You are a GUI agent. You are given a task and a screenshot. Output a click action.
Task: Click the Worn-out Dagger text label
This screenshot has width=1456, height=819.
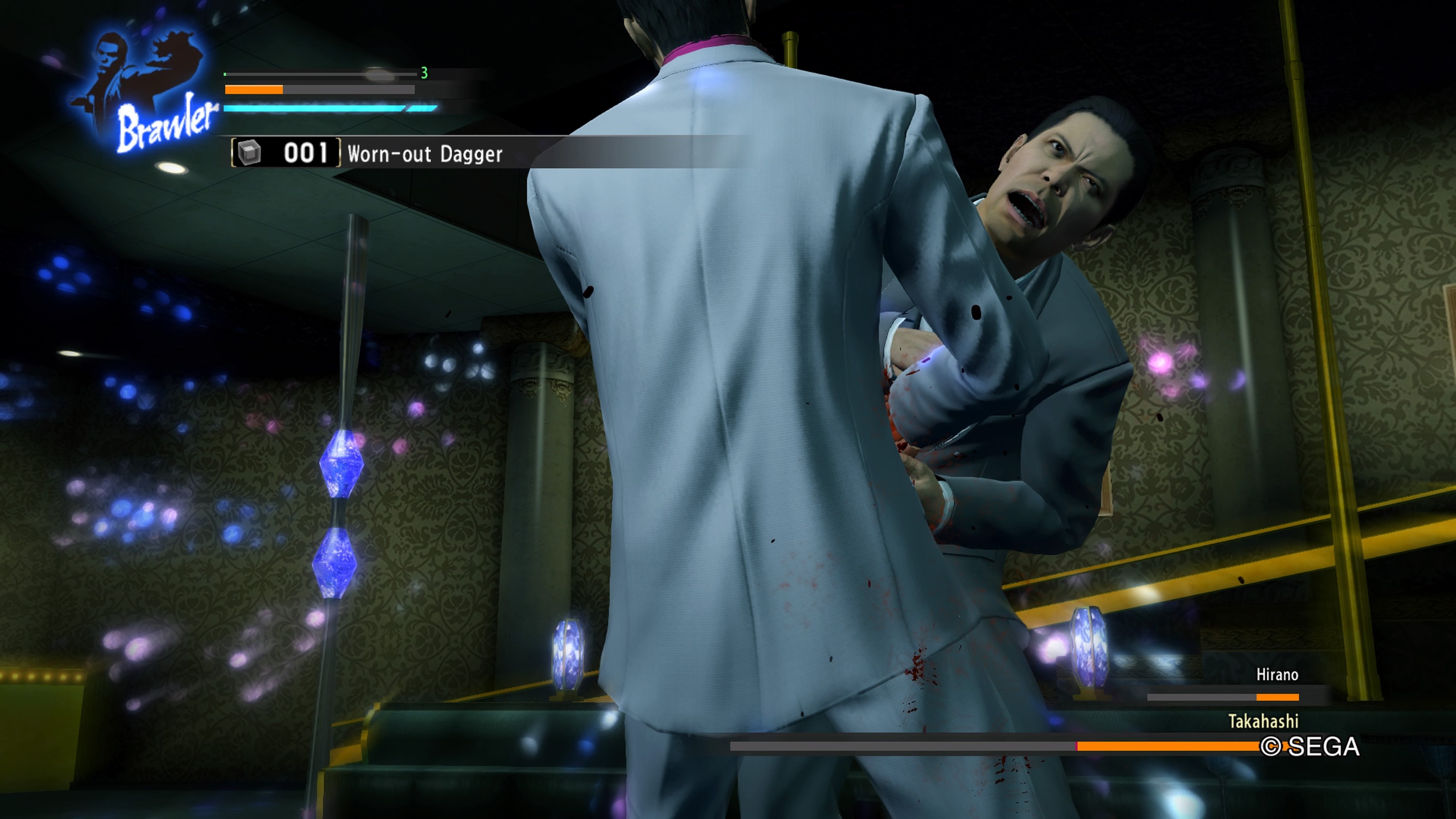click(x=425, y=154)
